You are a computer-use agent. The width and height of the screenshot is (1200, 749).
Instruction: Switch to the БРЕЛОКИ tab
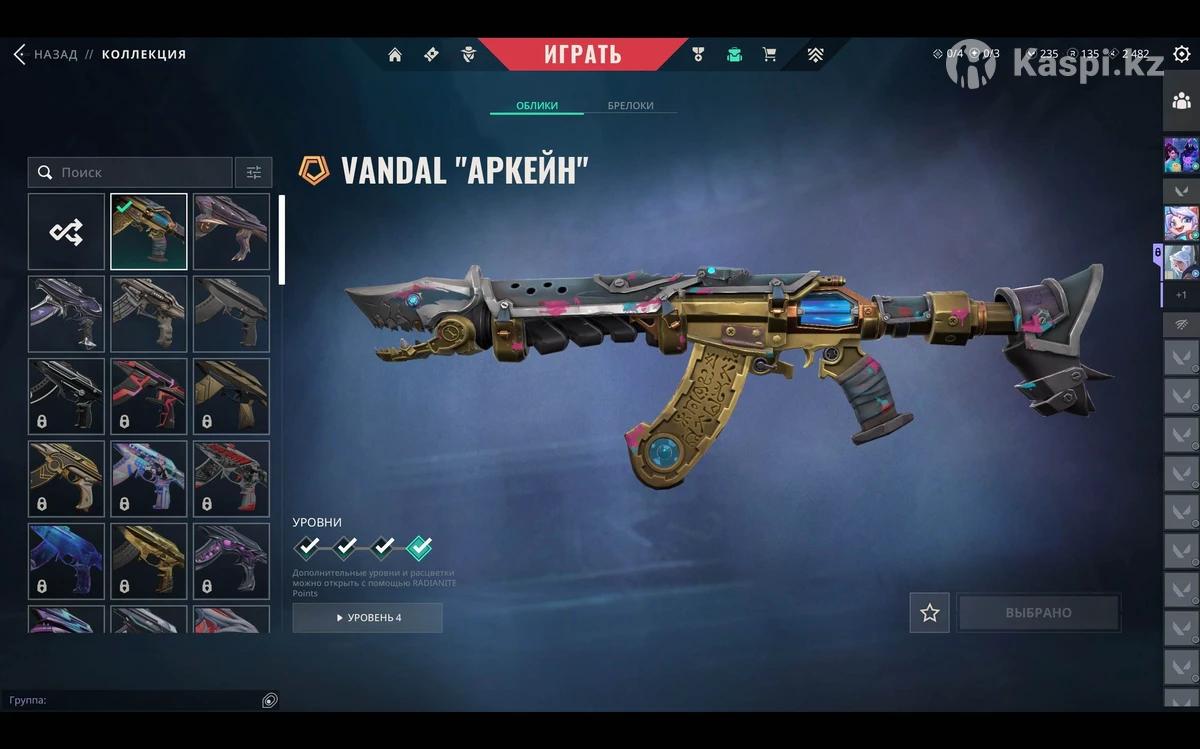630,106
